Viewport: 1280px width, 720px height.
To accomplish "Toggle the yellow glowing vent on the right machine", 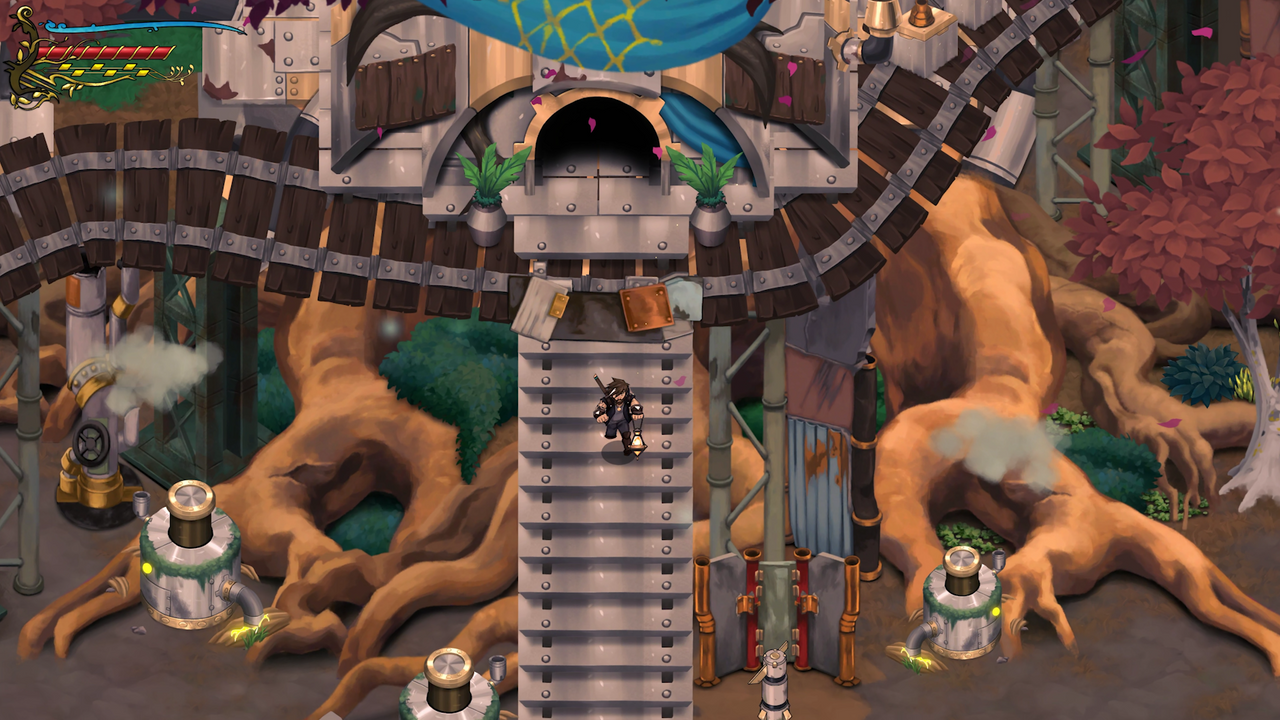I will pyautogui.click(x=996, y=611).
